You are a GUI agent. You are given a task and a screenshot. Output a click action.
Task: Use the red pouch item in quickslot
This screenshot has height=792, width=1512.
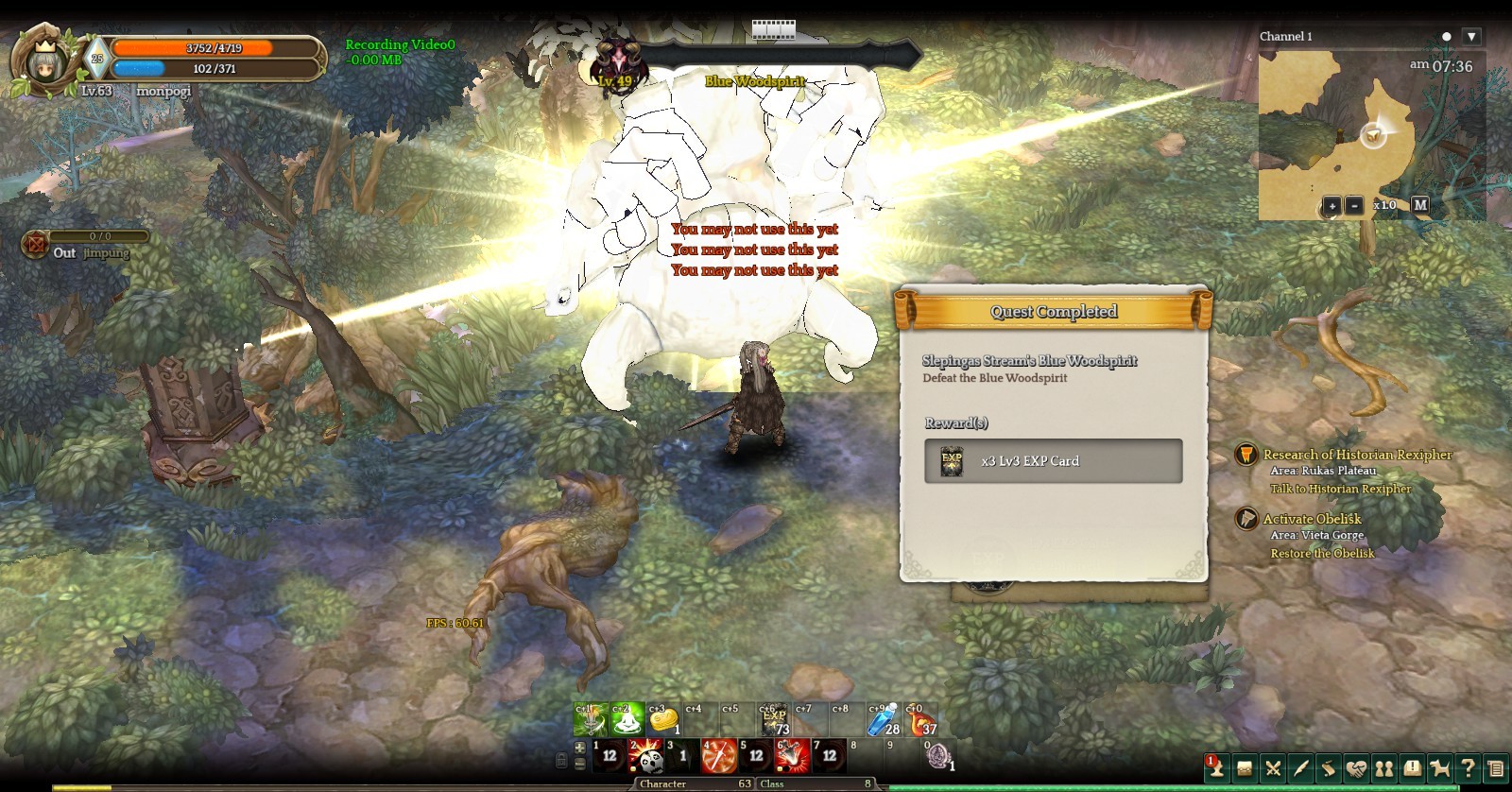(921, 721)
